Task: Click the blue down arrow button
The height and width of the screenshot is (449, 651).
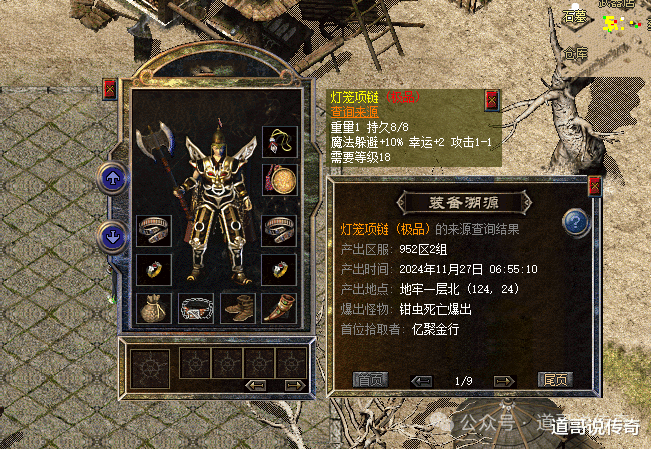Action: 112,237
